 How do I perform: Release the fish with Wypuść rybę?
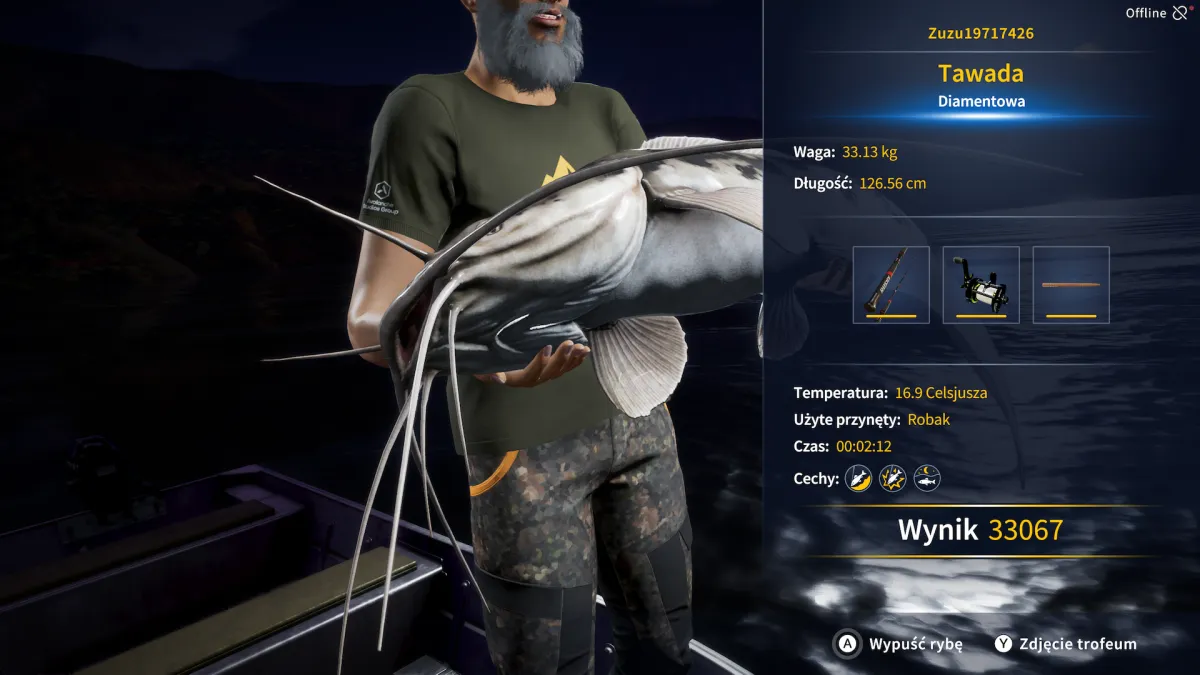point(900,644)
